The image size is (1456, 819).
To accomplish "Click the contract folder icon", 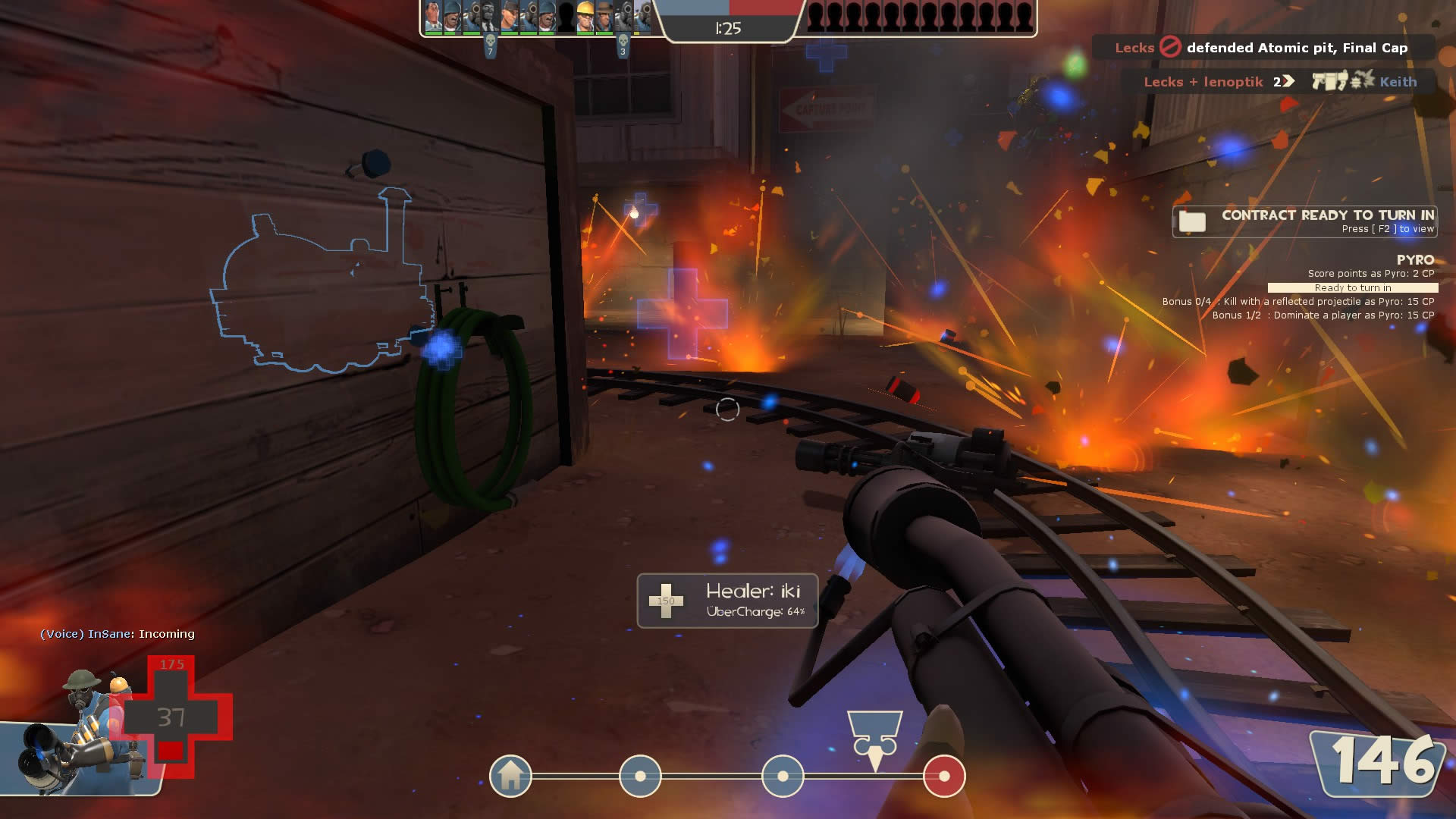I will 1192,221.
